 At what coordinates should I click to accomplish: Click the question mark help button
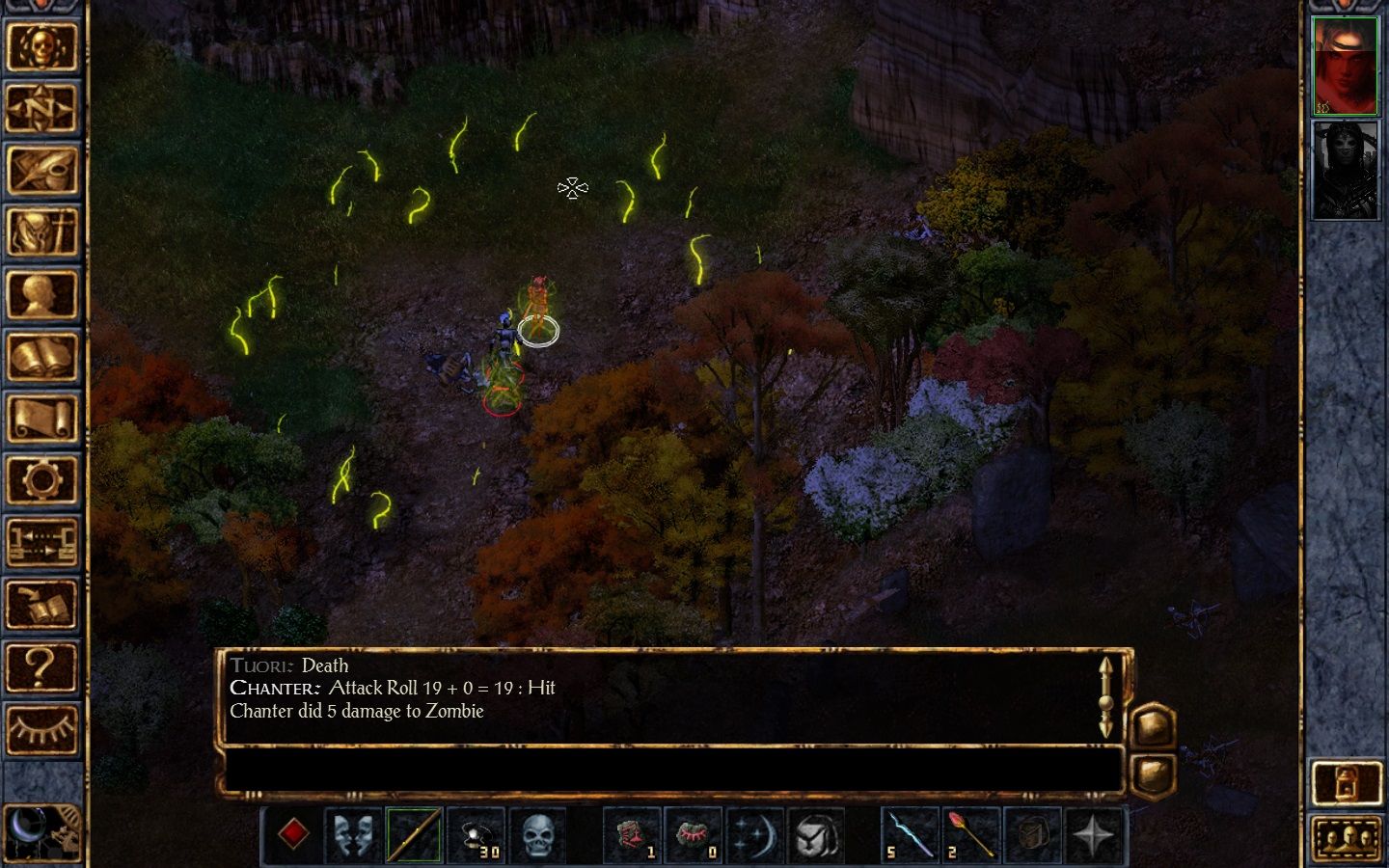pyautogui.click(x=41, y=666)
